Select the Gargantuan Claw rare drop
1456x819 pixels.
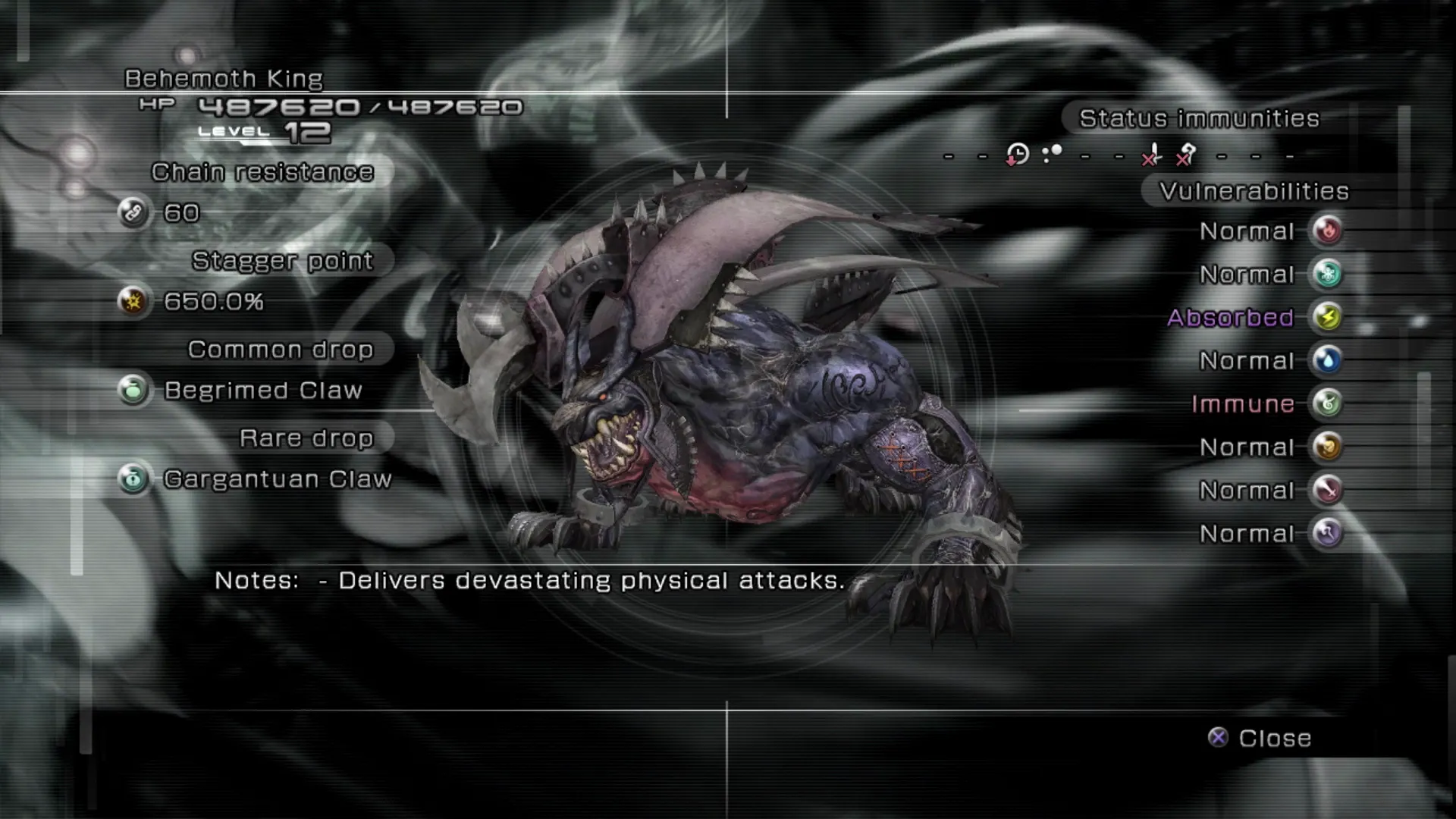pyautogui.click(x=277, y=479)
